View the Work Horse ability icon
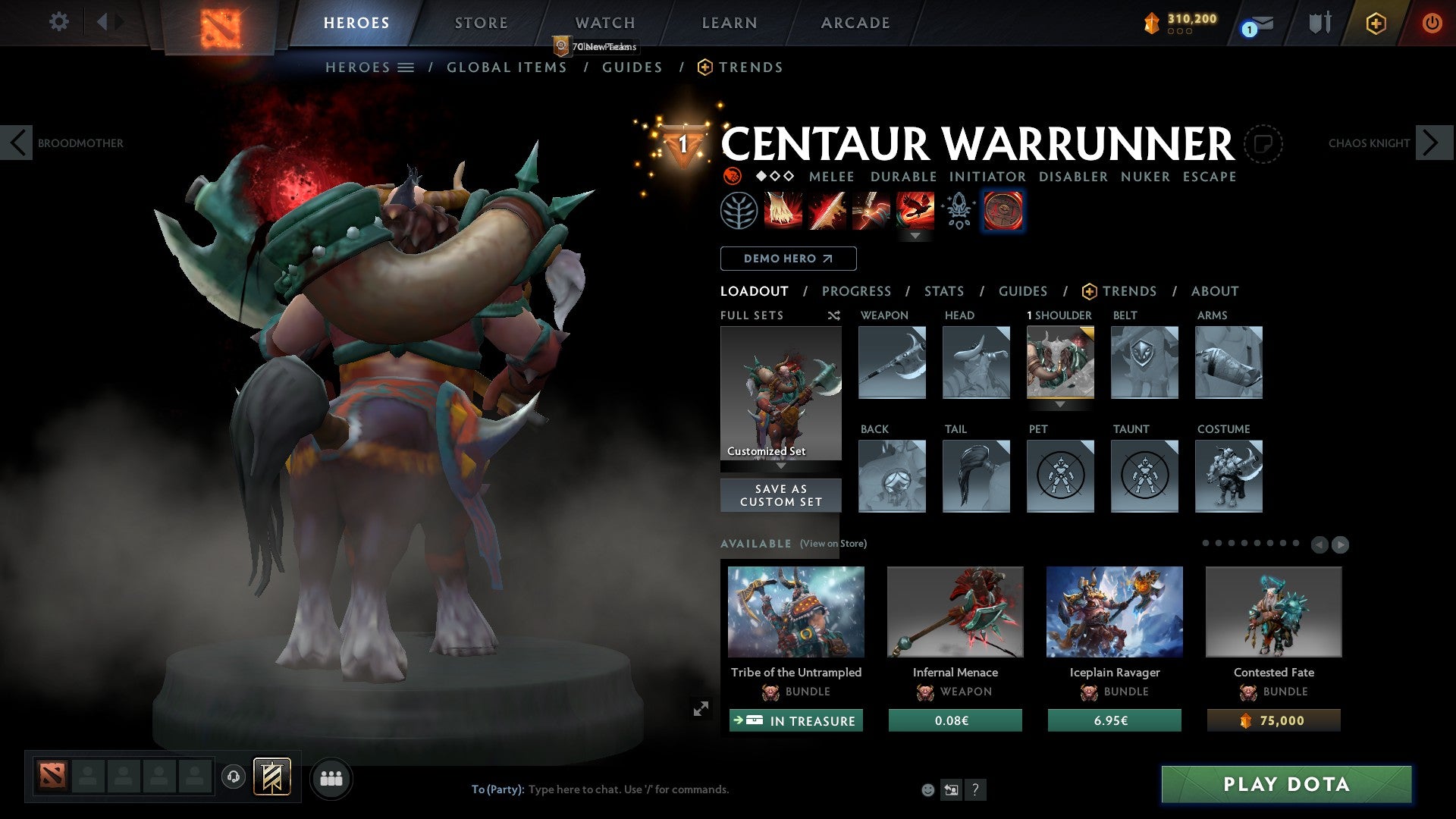 (x=958, y=211)
